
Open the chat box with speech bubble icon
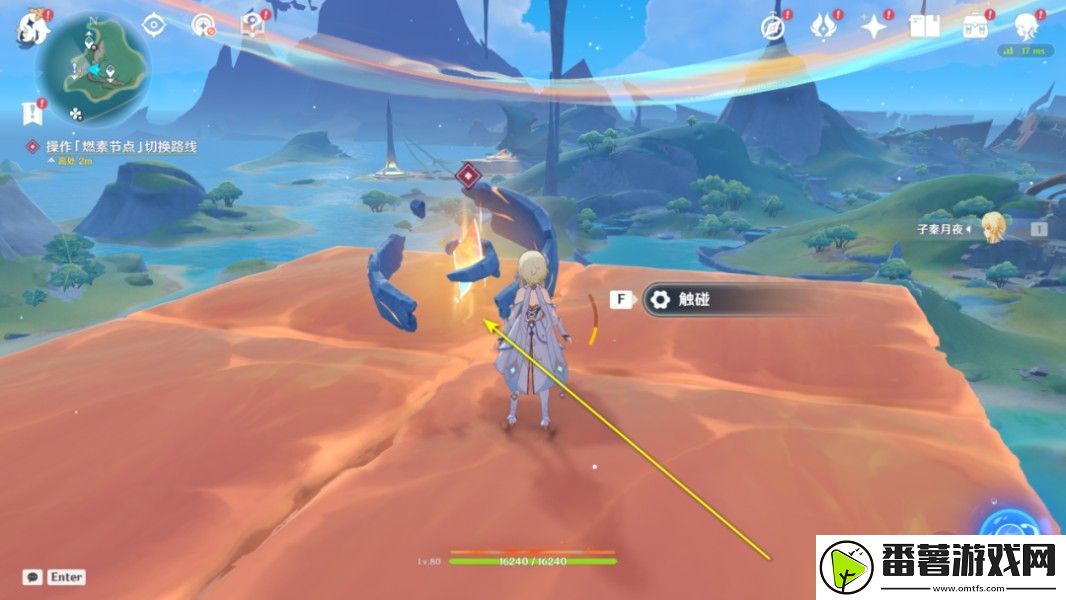pyautogui.click(x=55, y=577)
